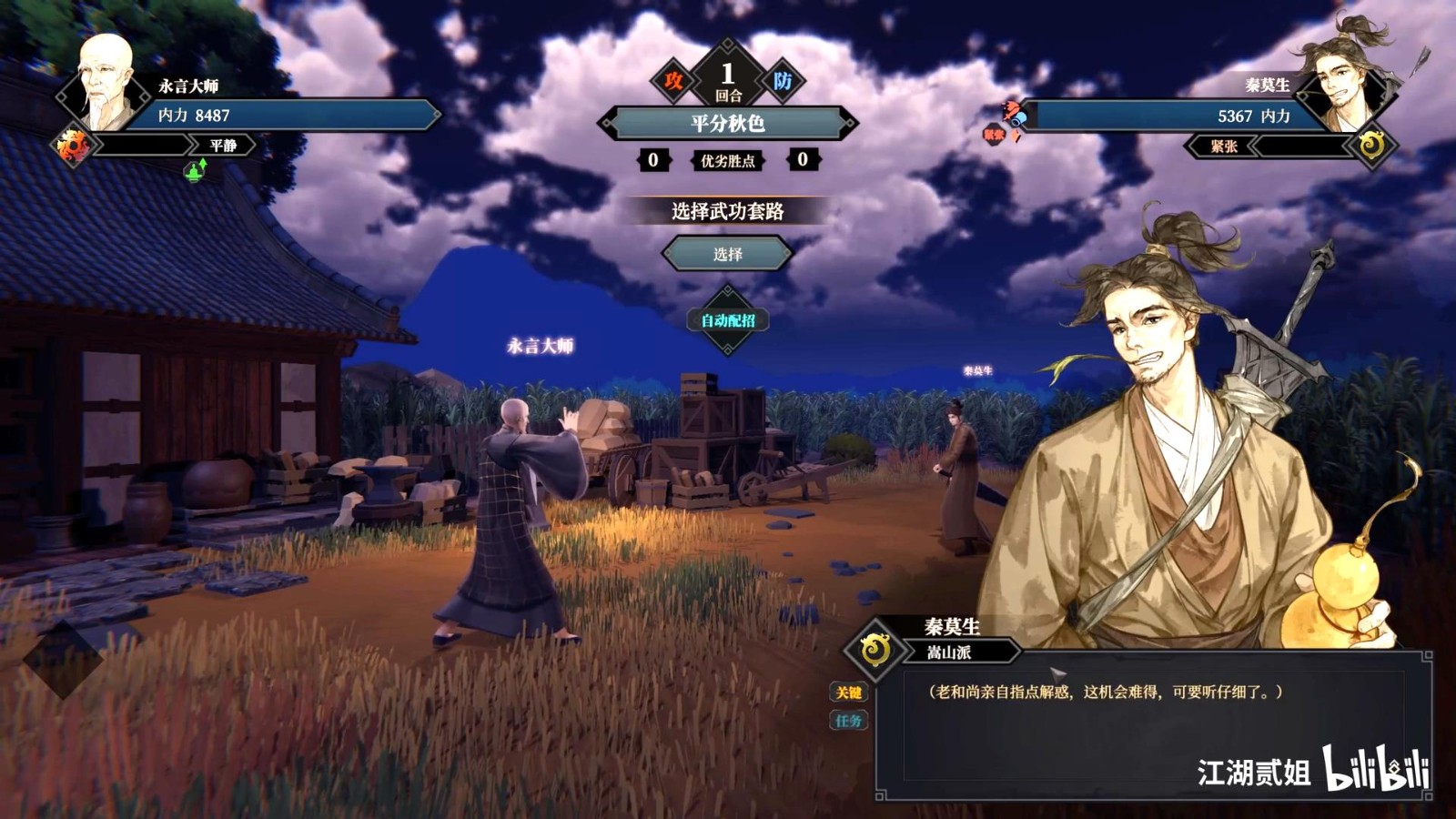Expand the 平静 mood status panel
The height and width of the screenshot is (819, 1456).
223,146
